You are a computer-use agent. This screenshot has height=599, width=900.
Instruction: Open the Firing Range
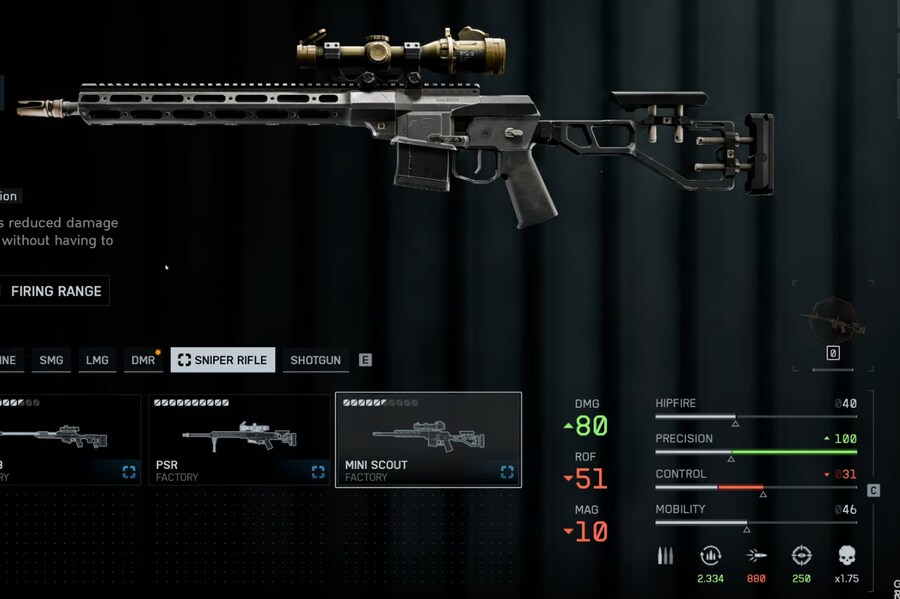pyautogui.click(x=56, y=291)
